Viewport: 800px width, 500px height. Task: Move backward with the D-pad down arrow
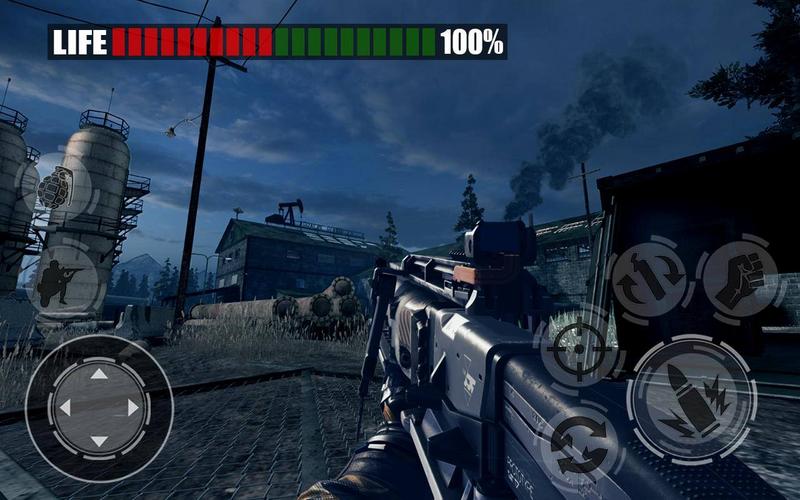click(98, 441)
